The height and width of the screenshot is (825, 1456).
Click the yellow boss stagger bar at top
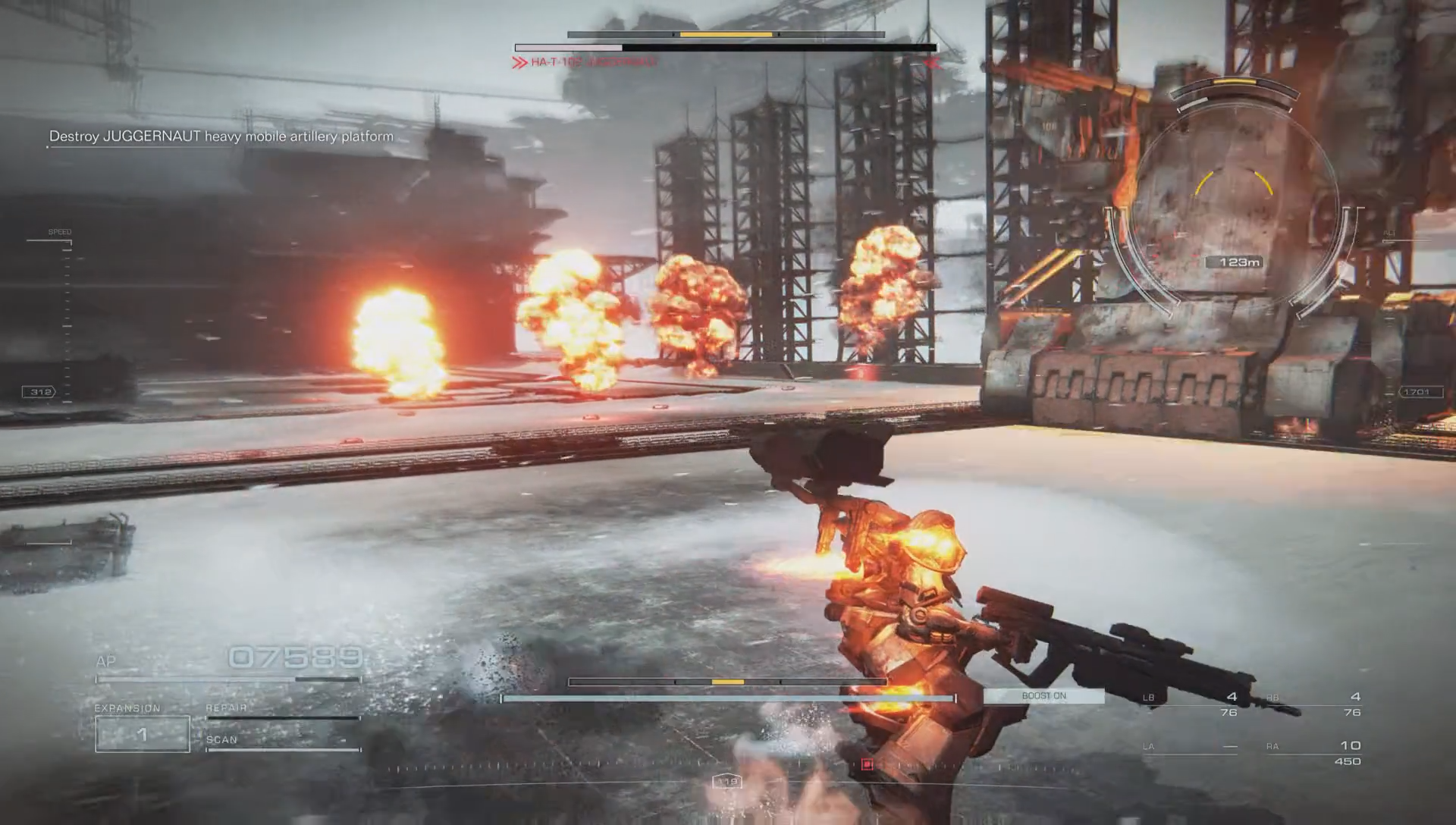(726, 34)
